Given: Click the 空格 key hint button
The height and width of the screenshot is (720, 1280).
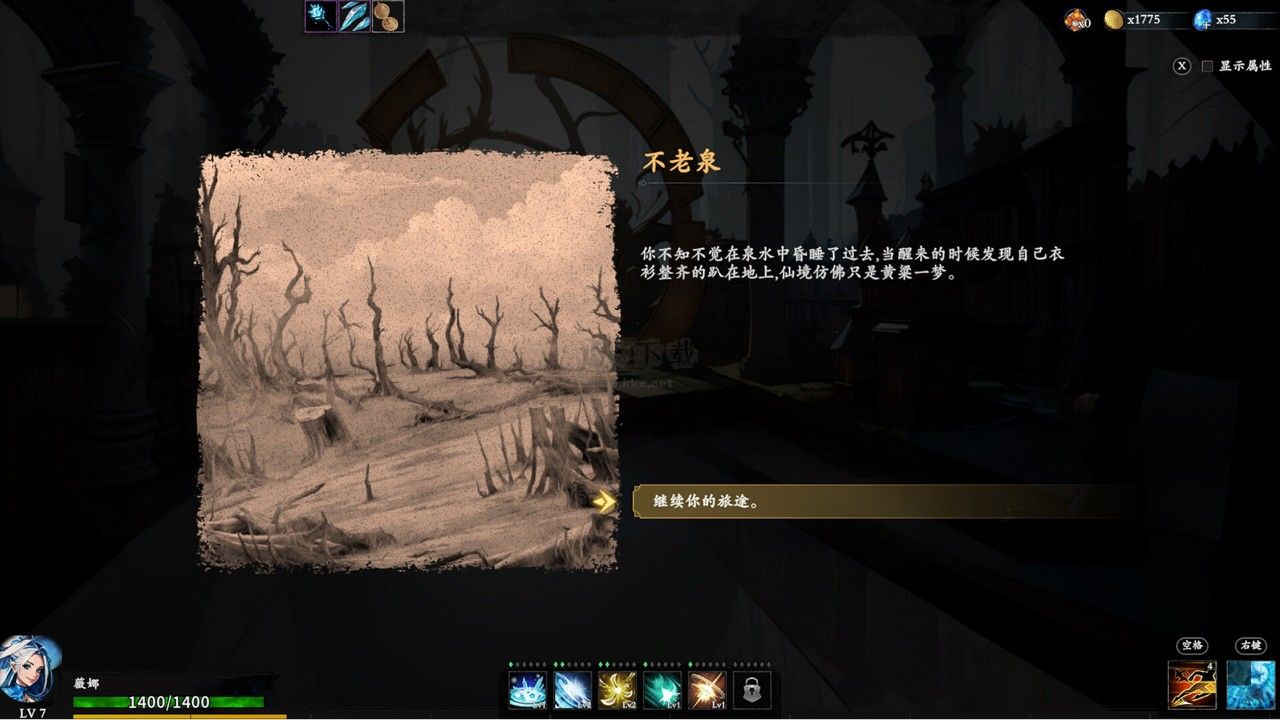Looking at the screenshot, I should [x=1195, y=645].
